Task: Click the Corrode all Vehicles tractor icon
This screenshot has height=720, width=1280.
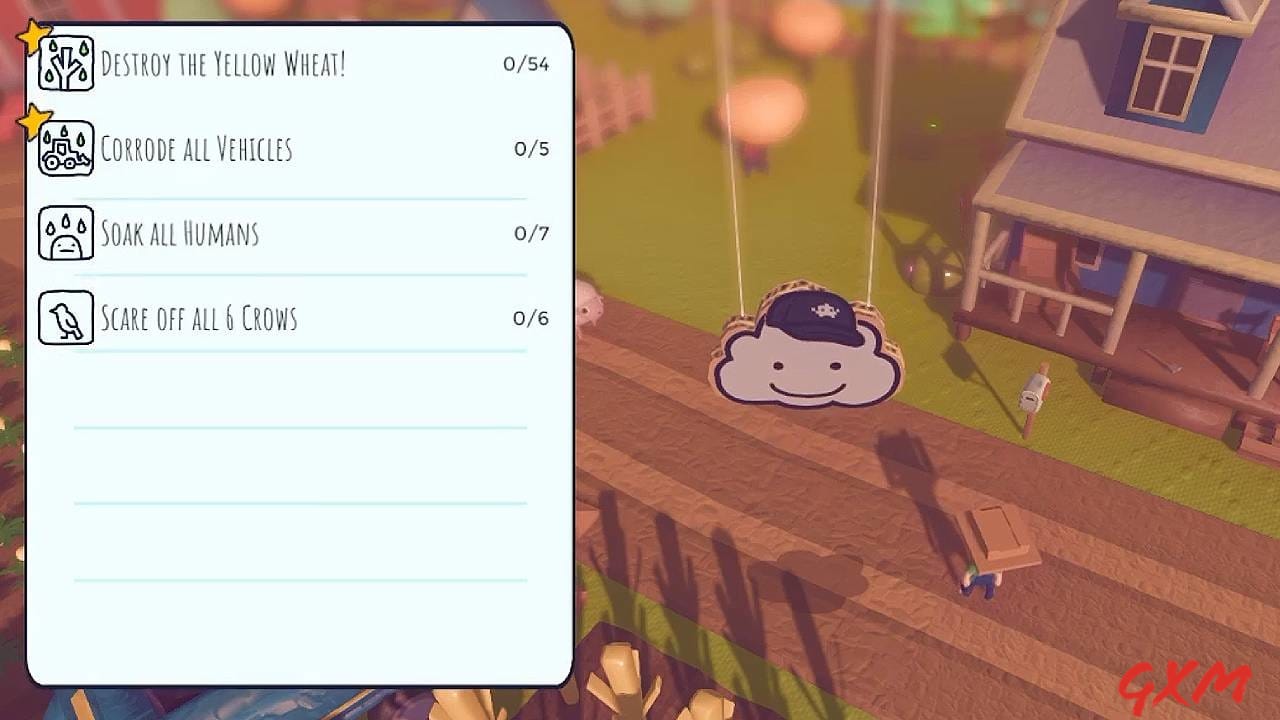Action: pyautogui.click(x=65, y=148)
